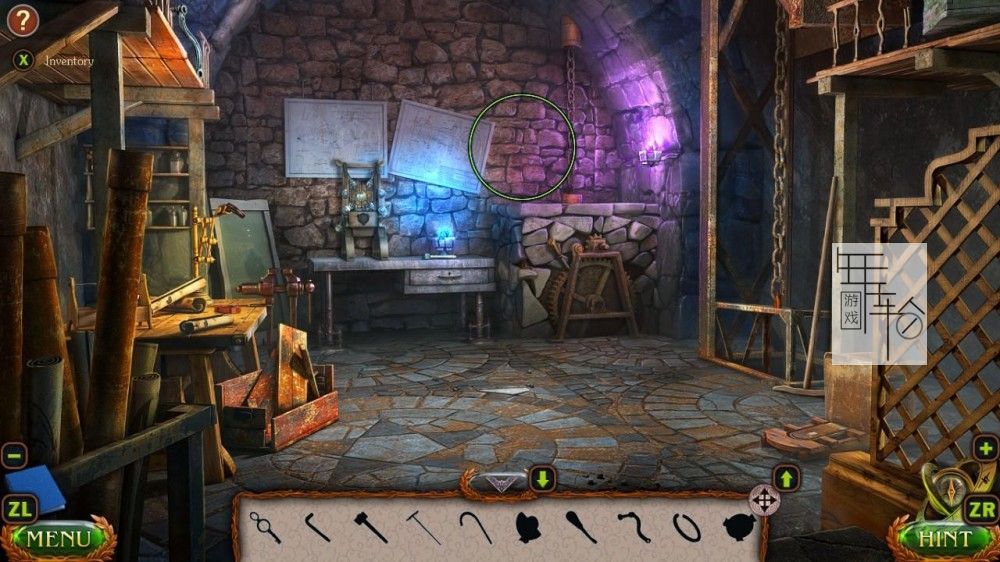Use the HINT button
Image resolution: width=1000 pixels, height=562 pixels.
pos(944,539)
